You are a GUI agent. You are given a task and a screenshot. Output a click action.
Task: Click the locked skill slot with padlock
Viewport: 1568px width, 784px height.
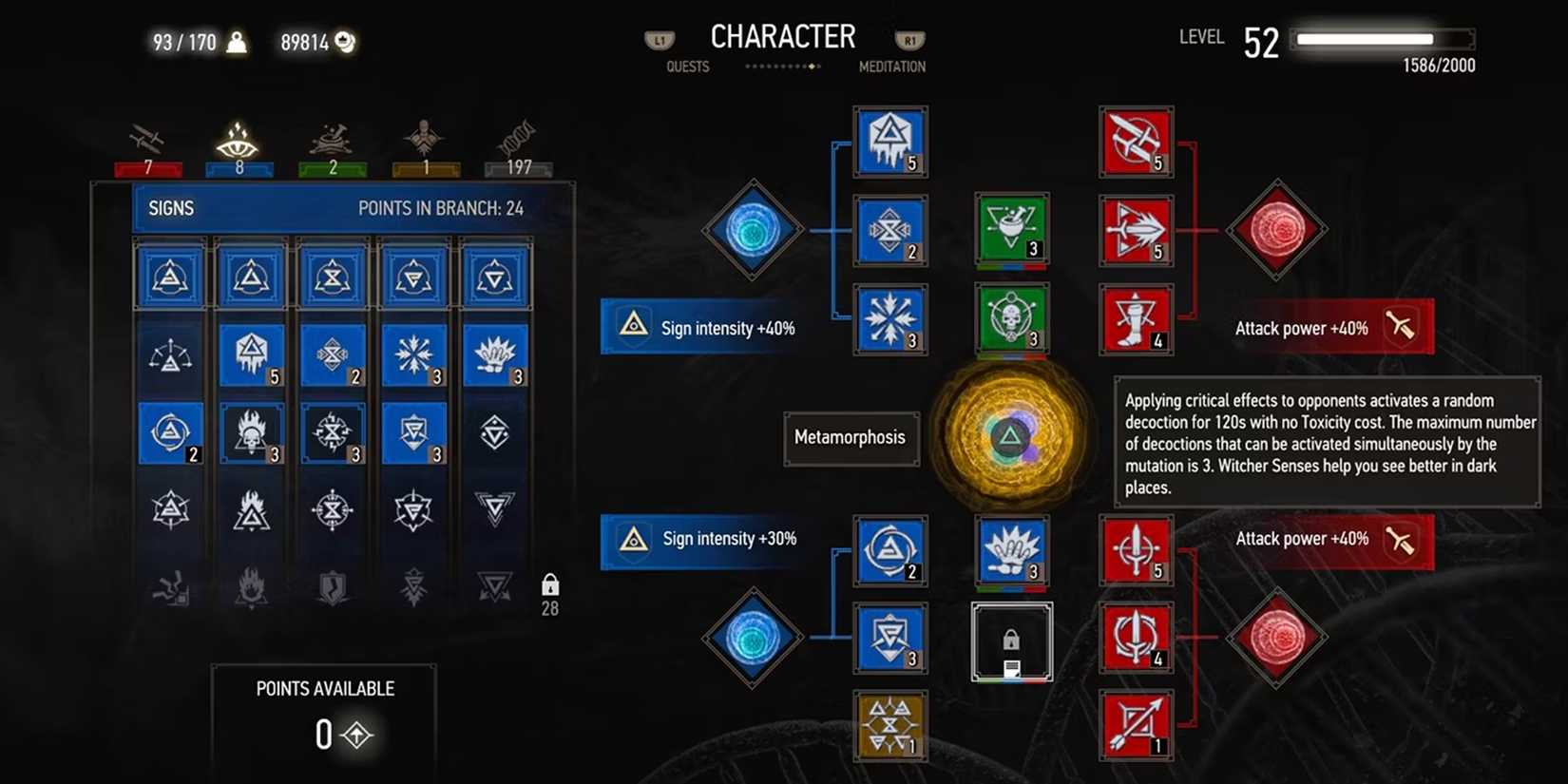[1011, 641]
